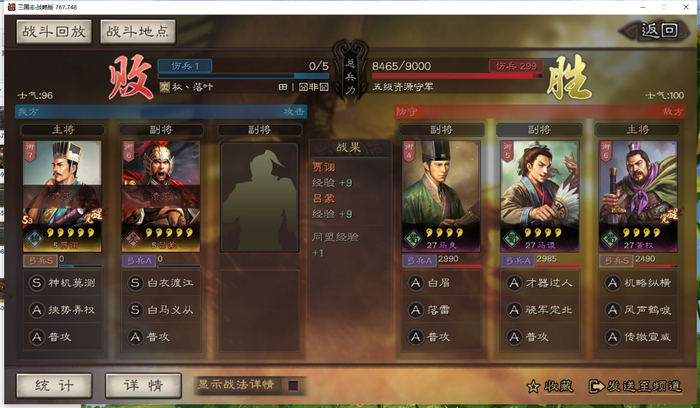The width and height of the screenshot is (700, 408).
Task: Inspect the 骁军定北 tactic entry
Action: (538, 310)
